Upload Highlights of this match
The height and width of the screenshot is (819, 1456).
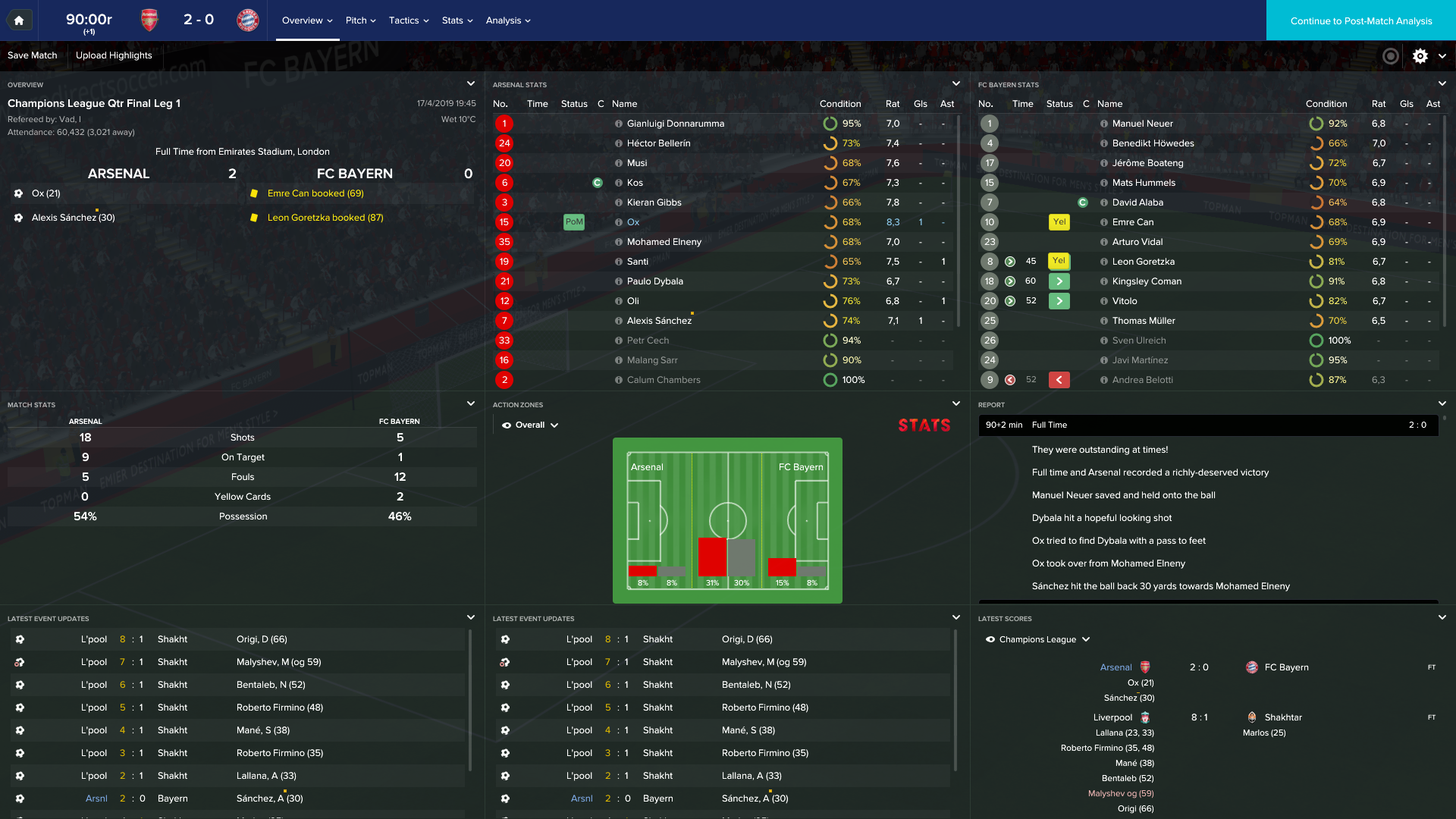click(114, 55)
